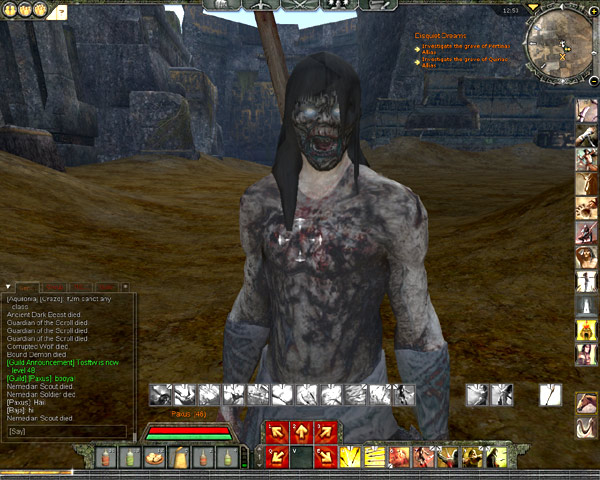Use the food plate hotbar item
600x480 pixels.
point(155,458)
